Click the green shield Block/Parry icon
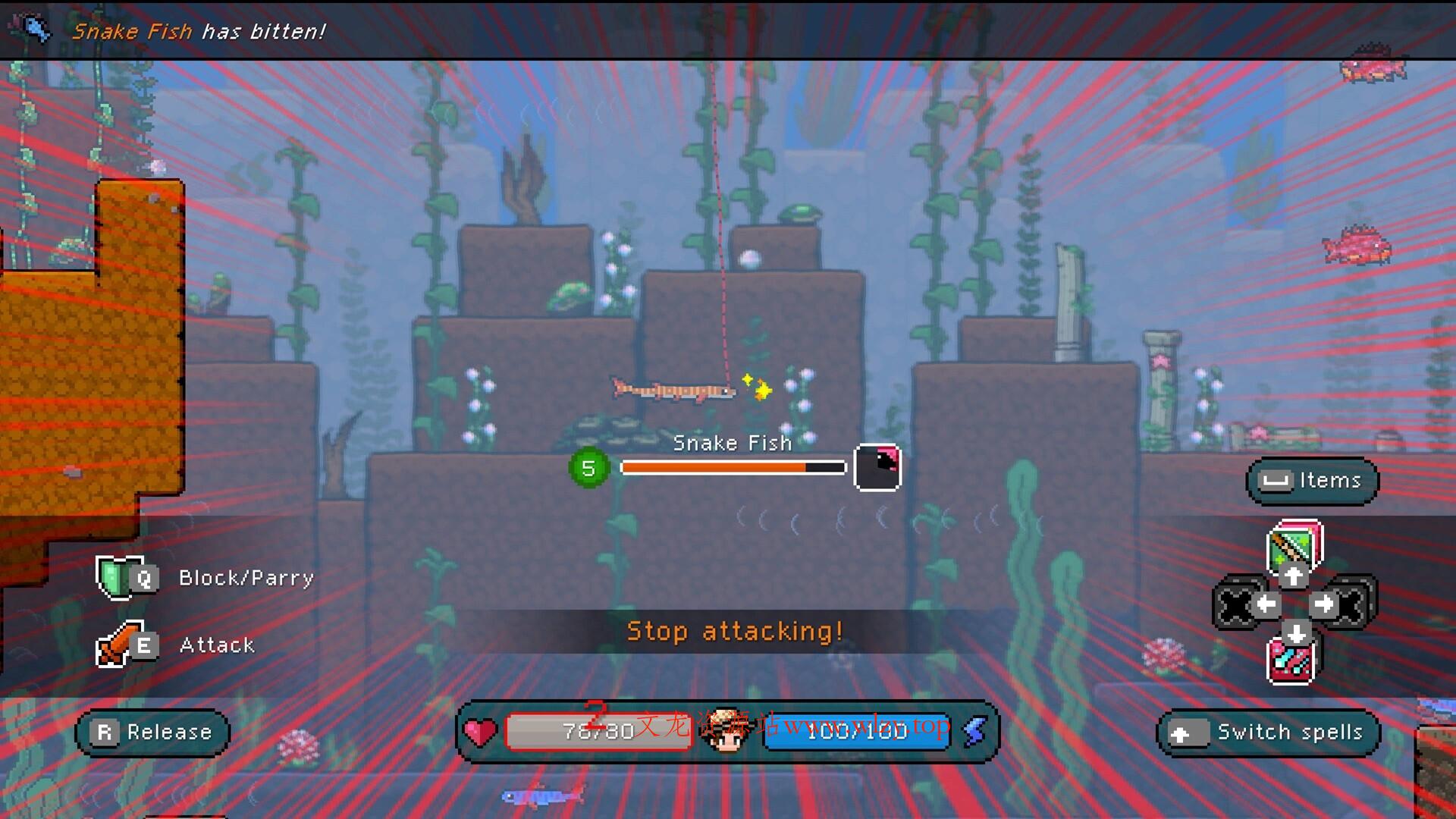The width and height of the screenshot is (1456, 819). pos(114,576)
